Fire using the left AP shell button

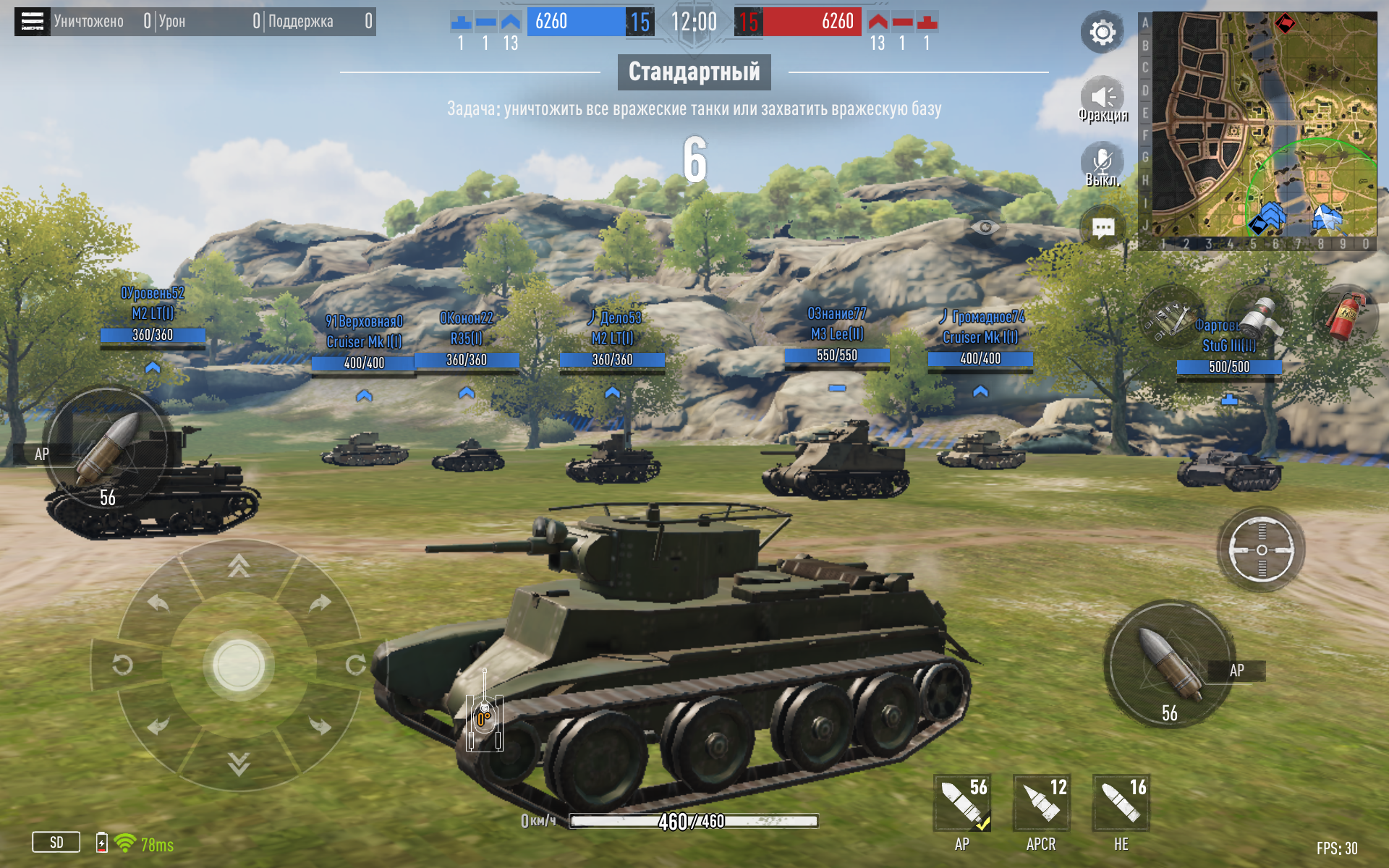pos(107,450)
